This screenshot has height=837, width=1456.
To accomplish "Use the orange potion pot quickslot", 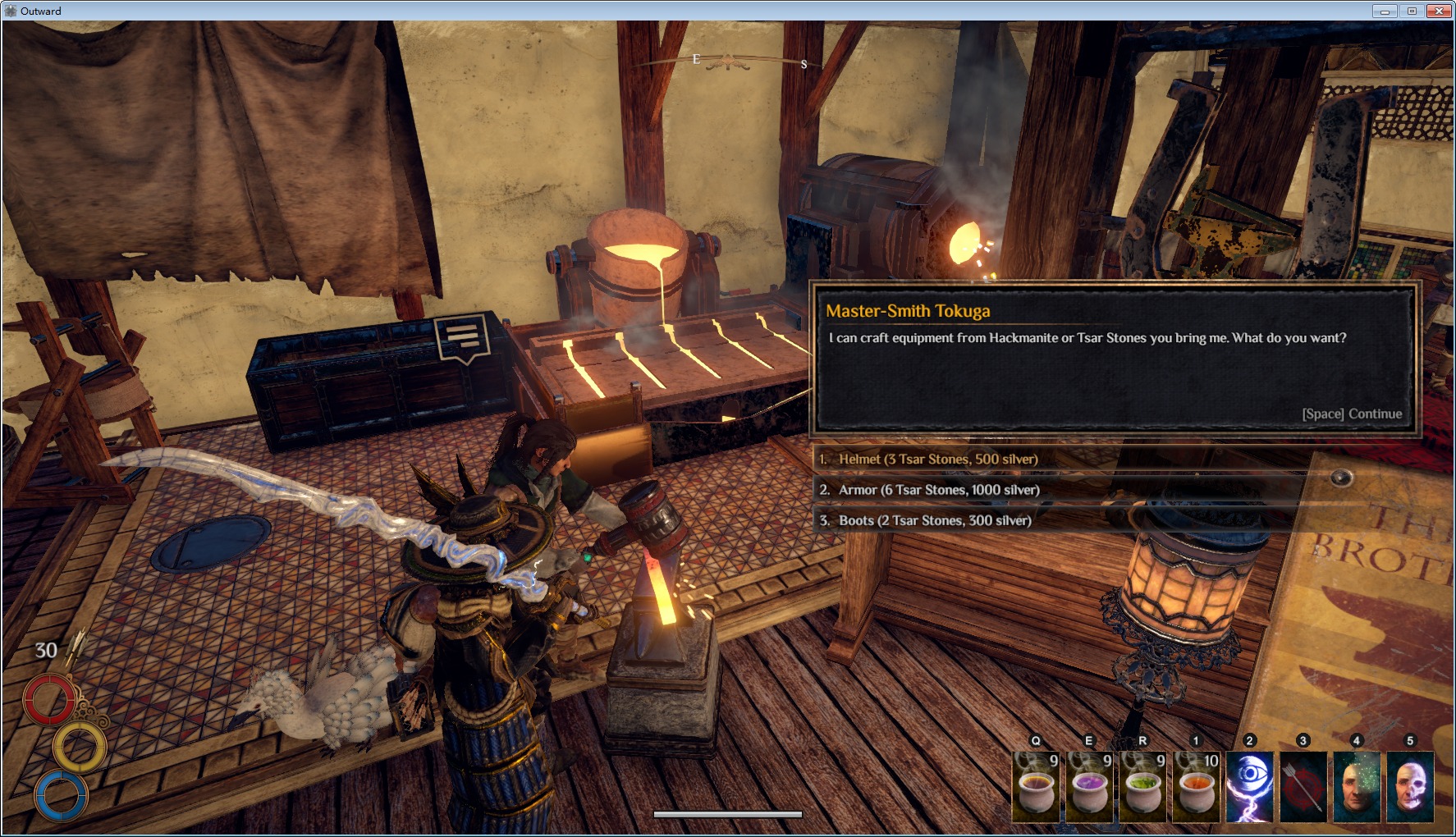I will pyautogui.click(x=1197, y=787).
